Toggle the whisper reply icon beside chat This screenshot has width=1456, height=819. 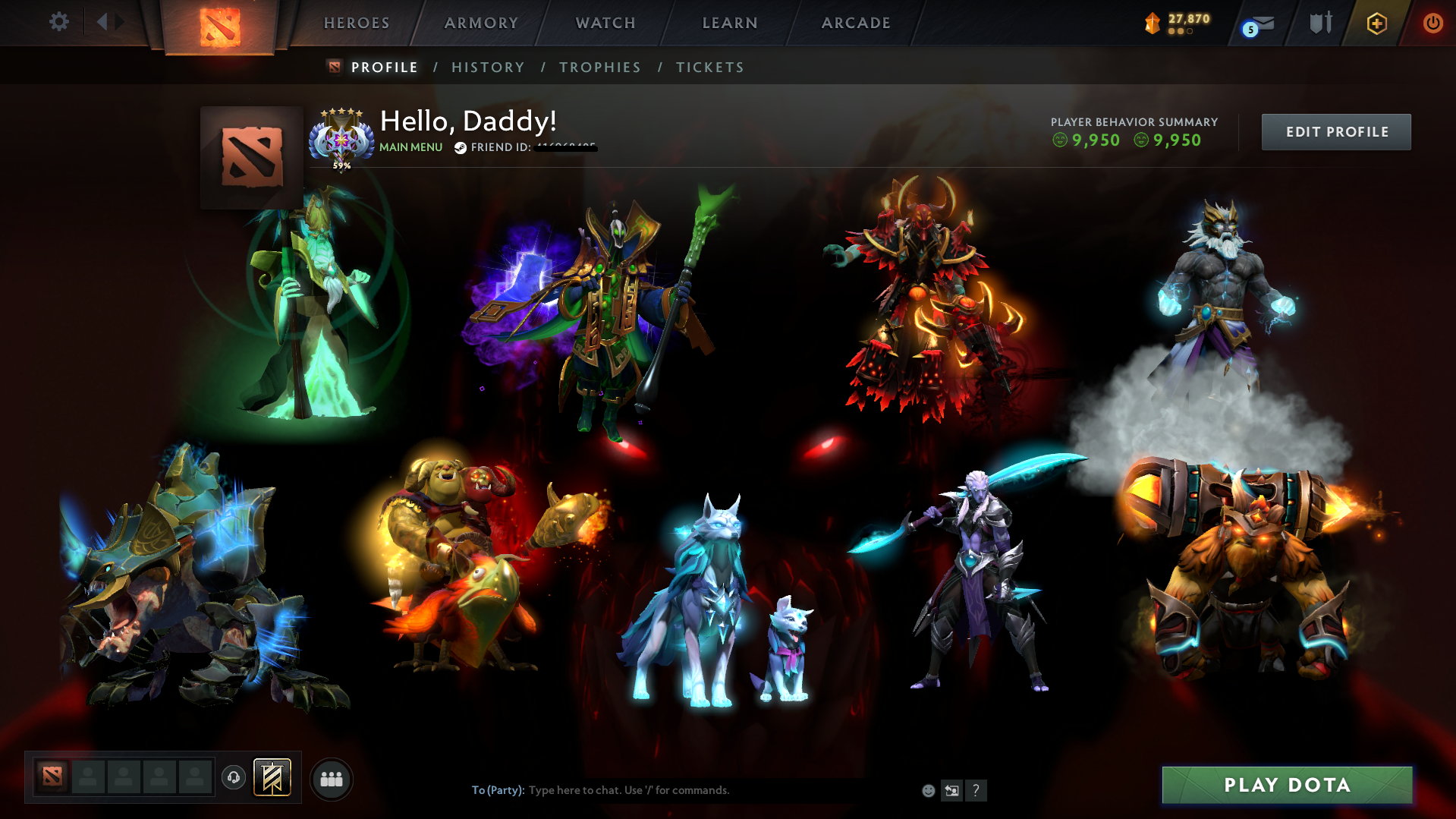[951, 790]
